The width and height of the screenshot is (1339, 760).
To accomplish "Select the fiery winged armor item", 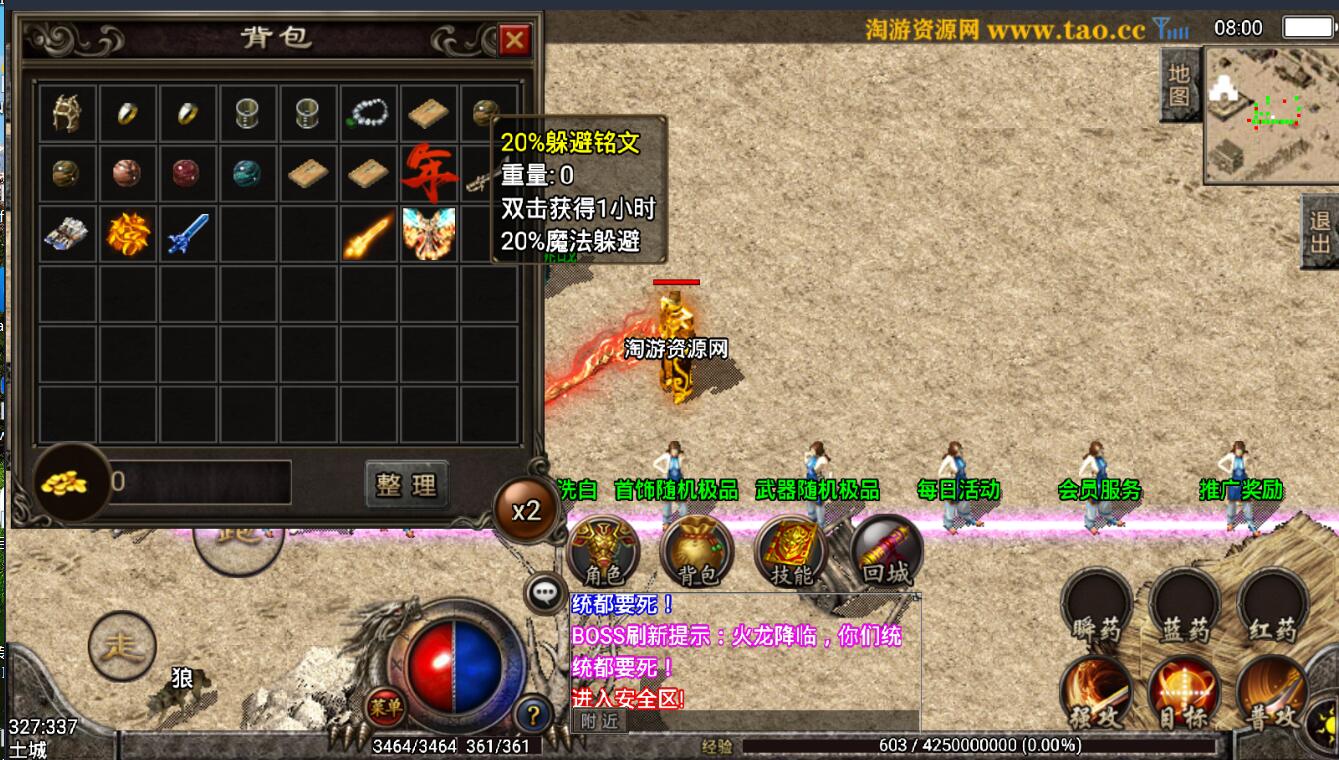I will click(x=429, y=233).
